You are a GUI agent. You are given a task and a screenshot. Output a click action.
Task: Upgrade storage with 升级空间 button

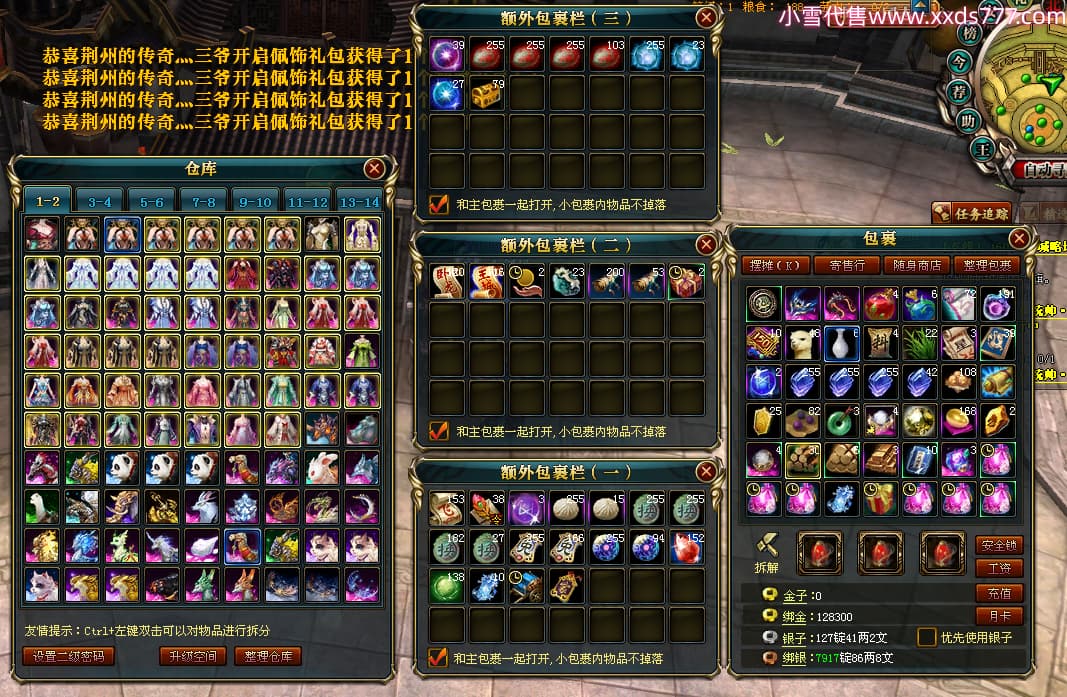point(191,656)
